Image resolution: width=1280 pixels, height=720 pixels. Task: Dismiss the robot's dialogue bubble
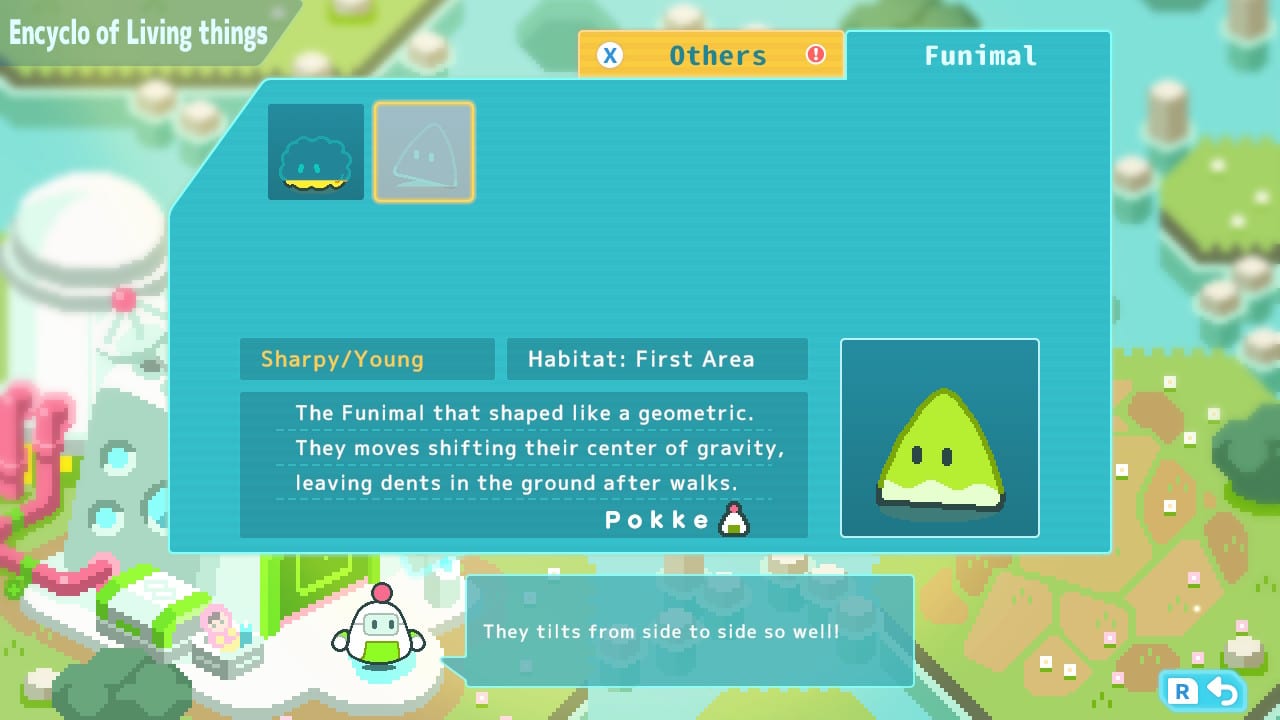(687, 631)
